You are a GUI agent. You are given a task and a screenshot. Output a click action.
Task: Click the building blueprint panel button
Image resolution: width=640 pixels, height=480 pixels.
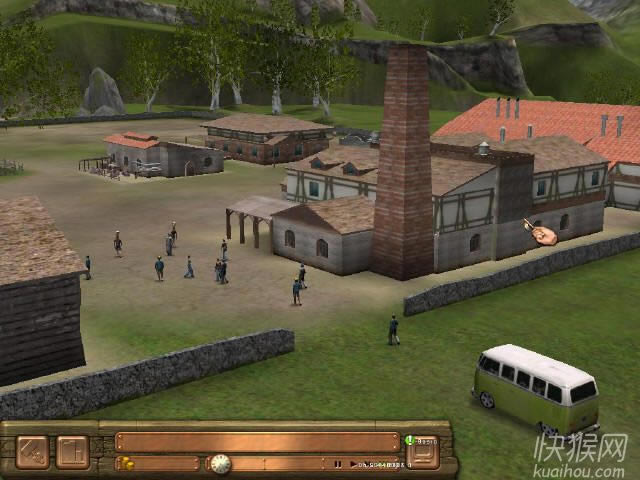[x=72, y=452]
